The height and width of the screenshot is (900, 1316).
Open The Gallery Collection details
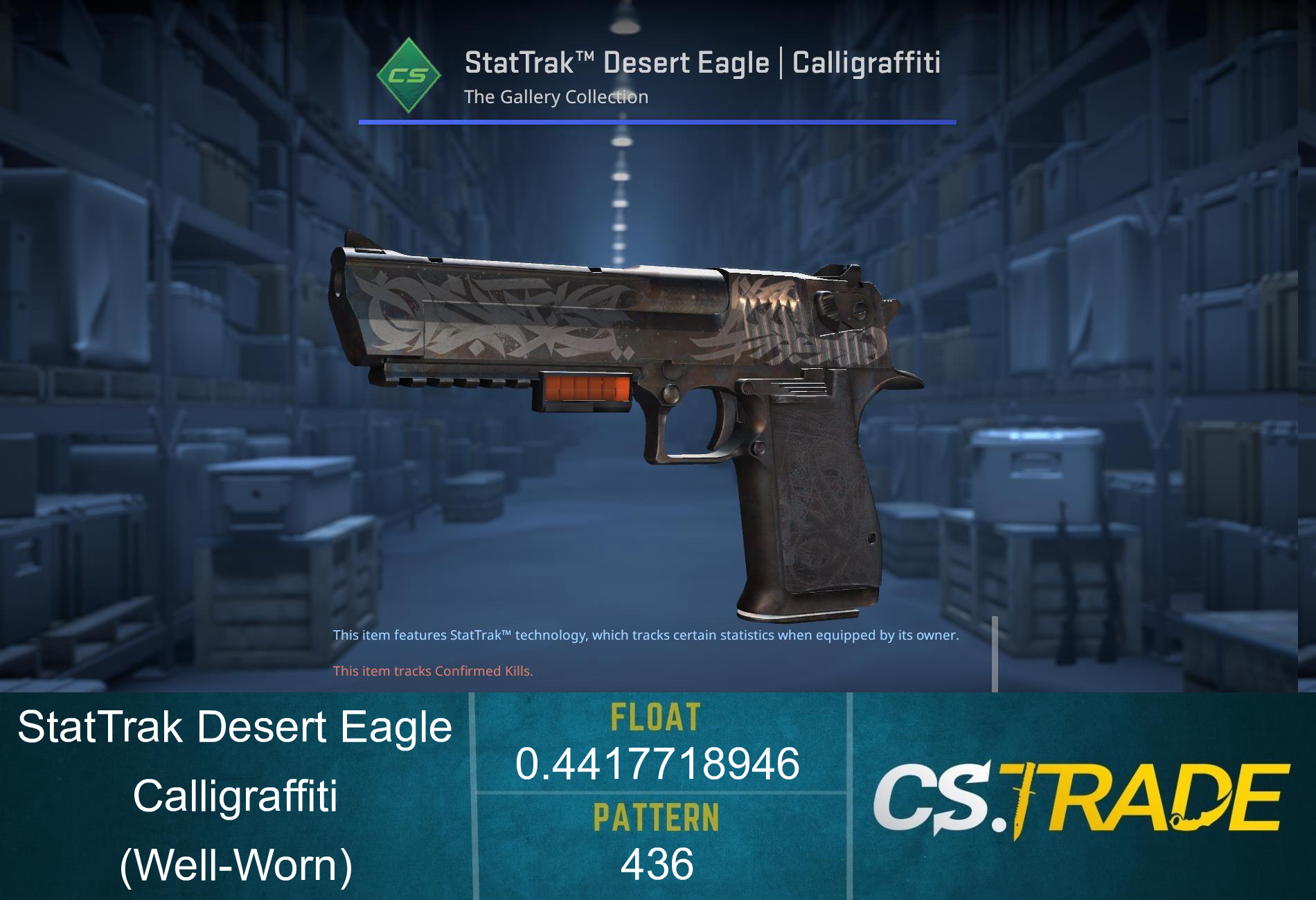(x=555, y=97)
